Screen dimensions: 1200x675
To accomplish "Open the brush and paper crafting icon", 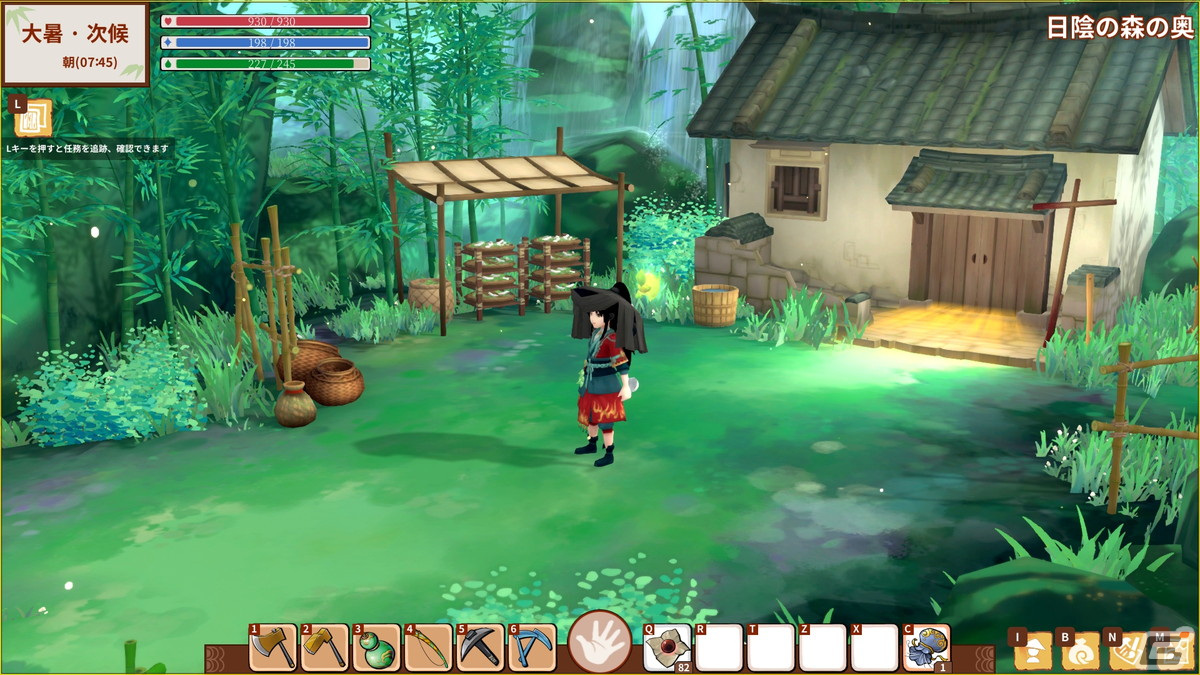I will coord(1128,651).
